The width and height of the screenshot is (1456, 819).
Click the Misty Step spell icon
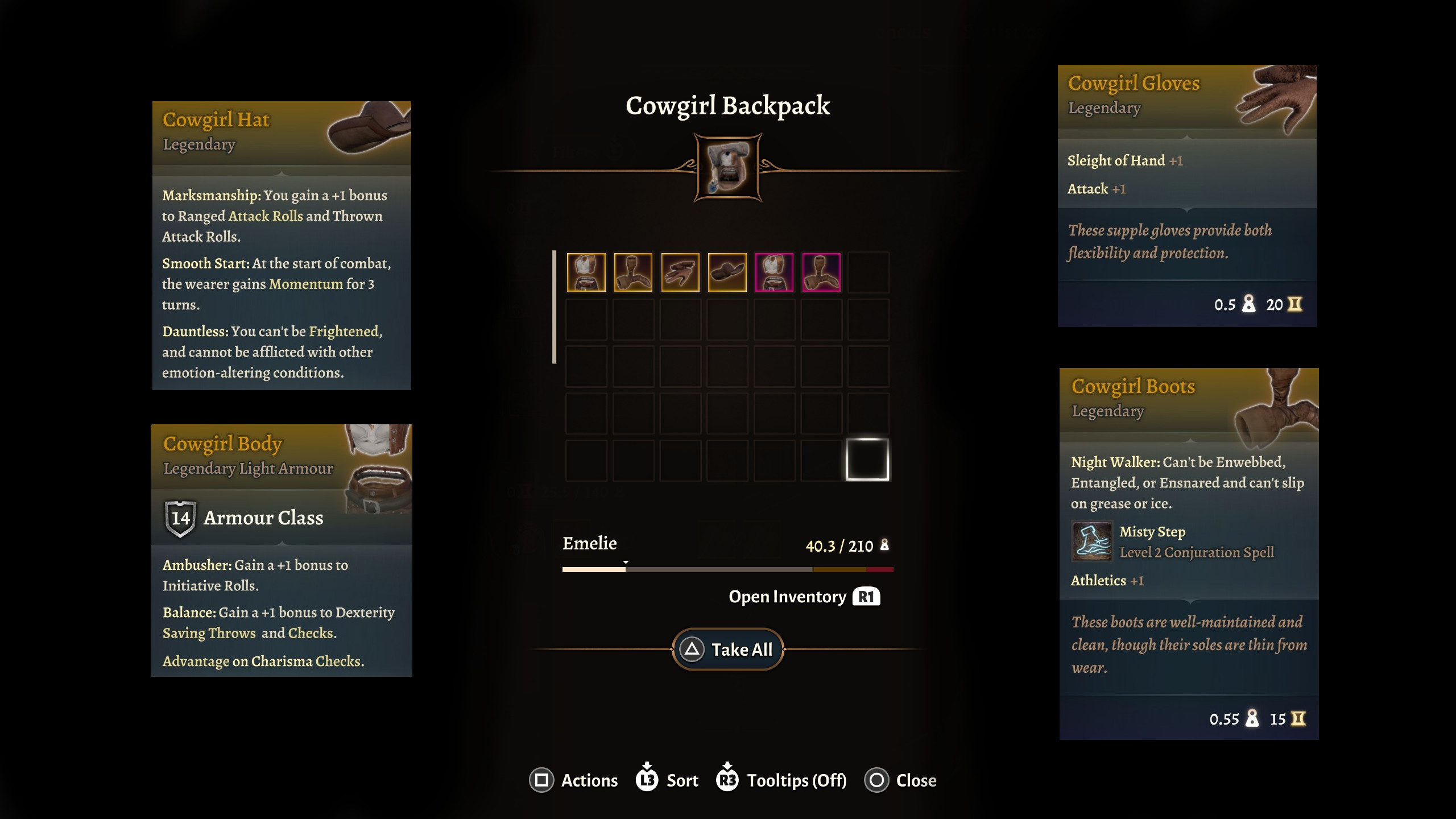[x=1091, y=541]
